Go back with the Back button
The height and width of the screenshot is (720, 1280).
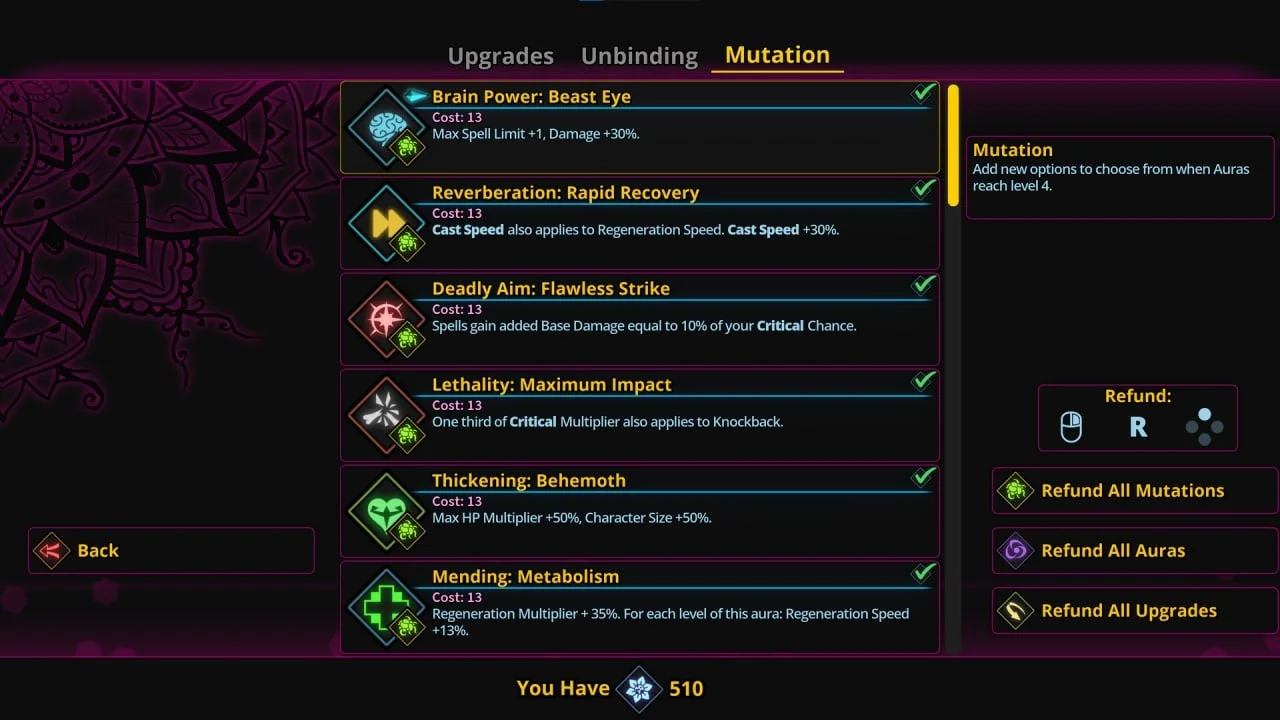171,551
